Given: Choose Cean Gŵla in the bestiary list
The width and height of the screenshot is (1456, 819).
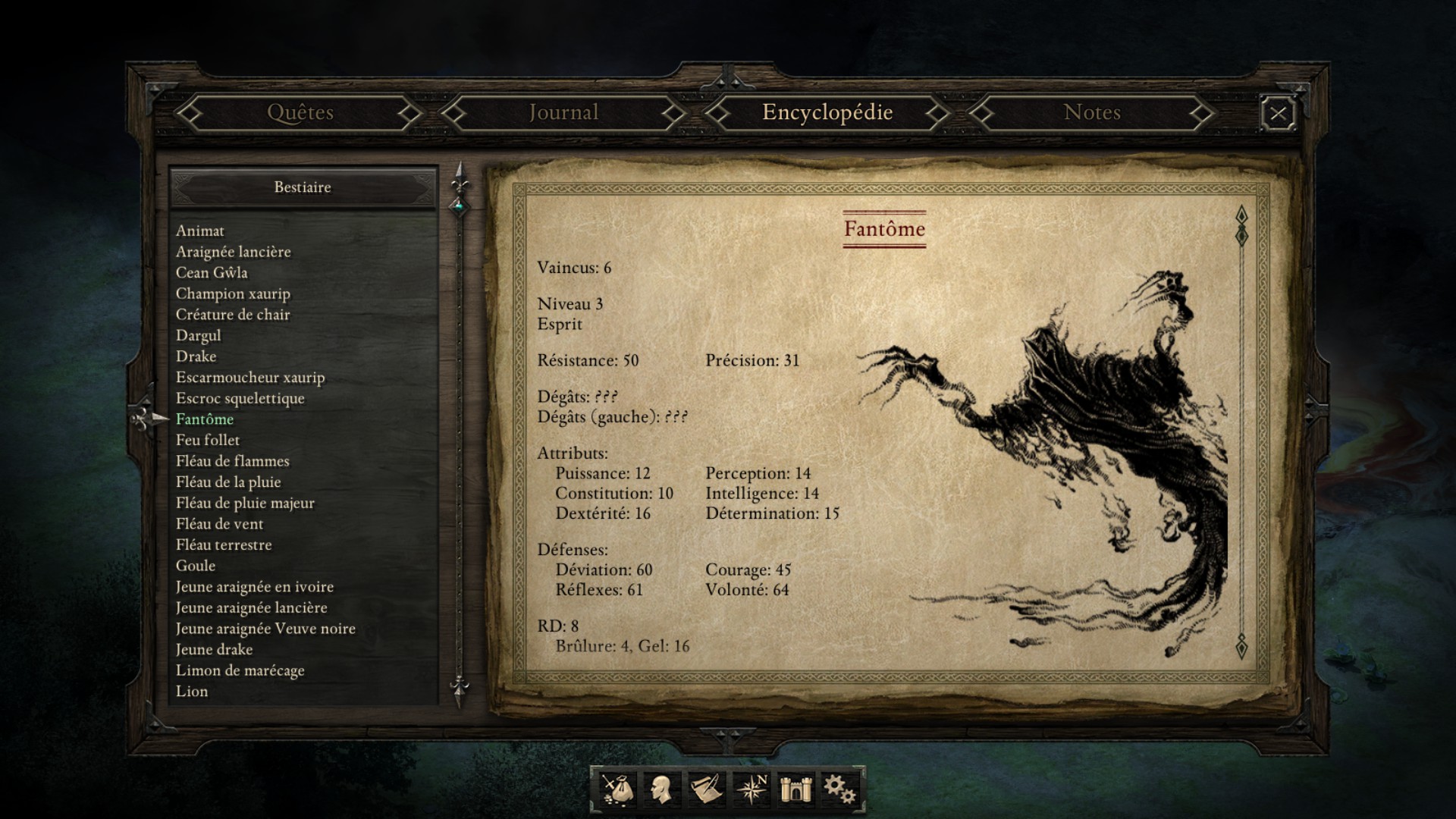Looking at the screenshot, I should [212, 272].
